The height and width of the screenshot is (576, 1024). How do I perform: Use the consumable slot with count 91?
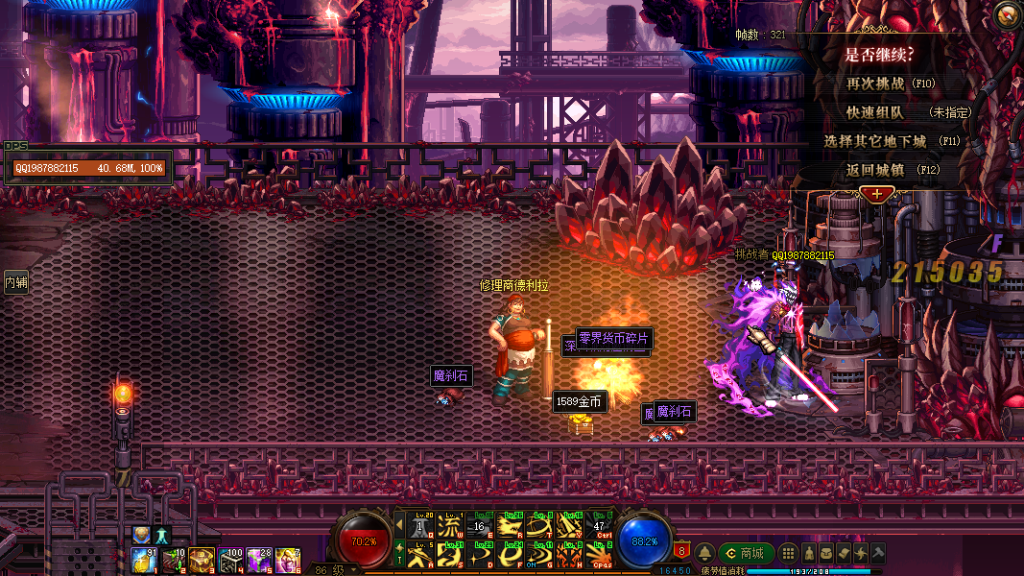coord(143,559)
